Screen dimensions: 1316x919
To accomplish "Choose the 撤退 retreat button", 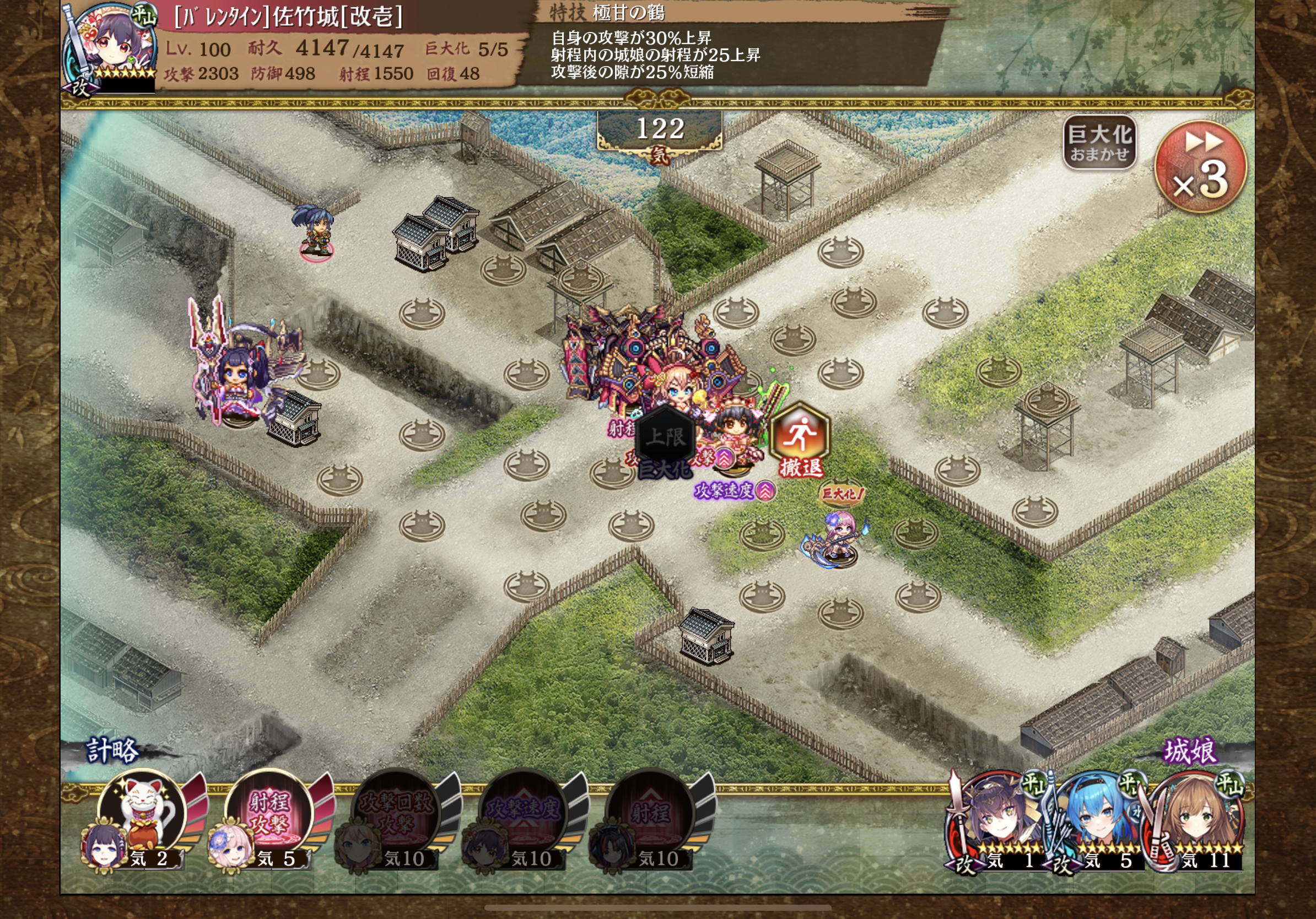I will (800, 441).
